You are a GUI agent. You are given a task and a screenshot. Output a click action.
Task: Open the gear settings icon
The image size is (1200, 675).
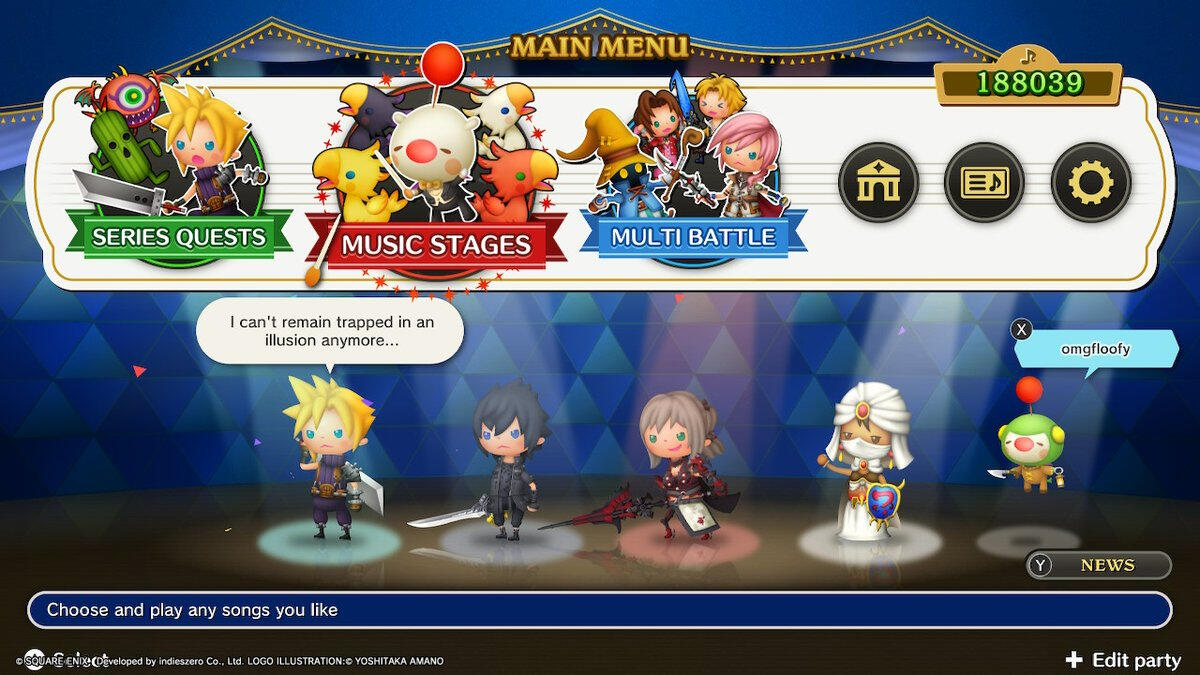coord(1090,183)
